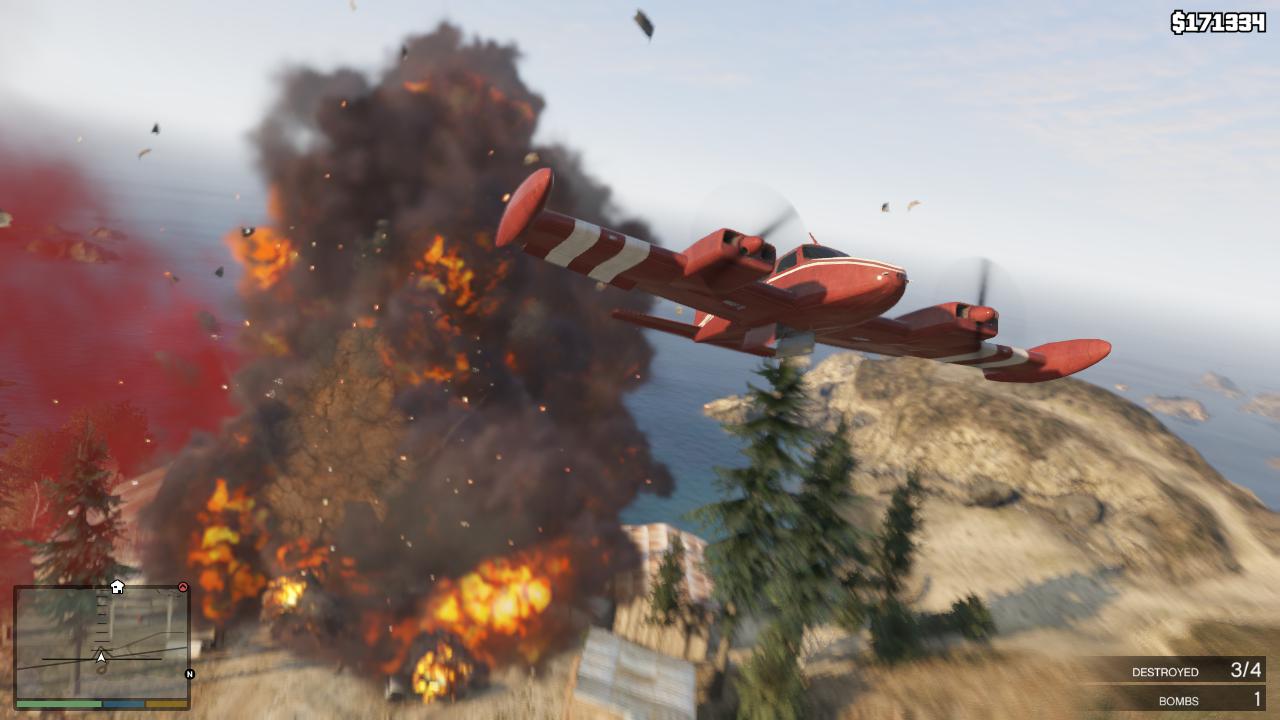This screenshot has height=720, width=1280.
Task: Toggle the green health bar under the minimap
Action: click(x=58, y=703)
